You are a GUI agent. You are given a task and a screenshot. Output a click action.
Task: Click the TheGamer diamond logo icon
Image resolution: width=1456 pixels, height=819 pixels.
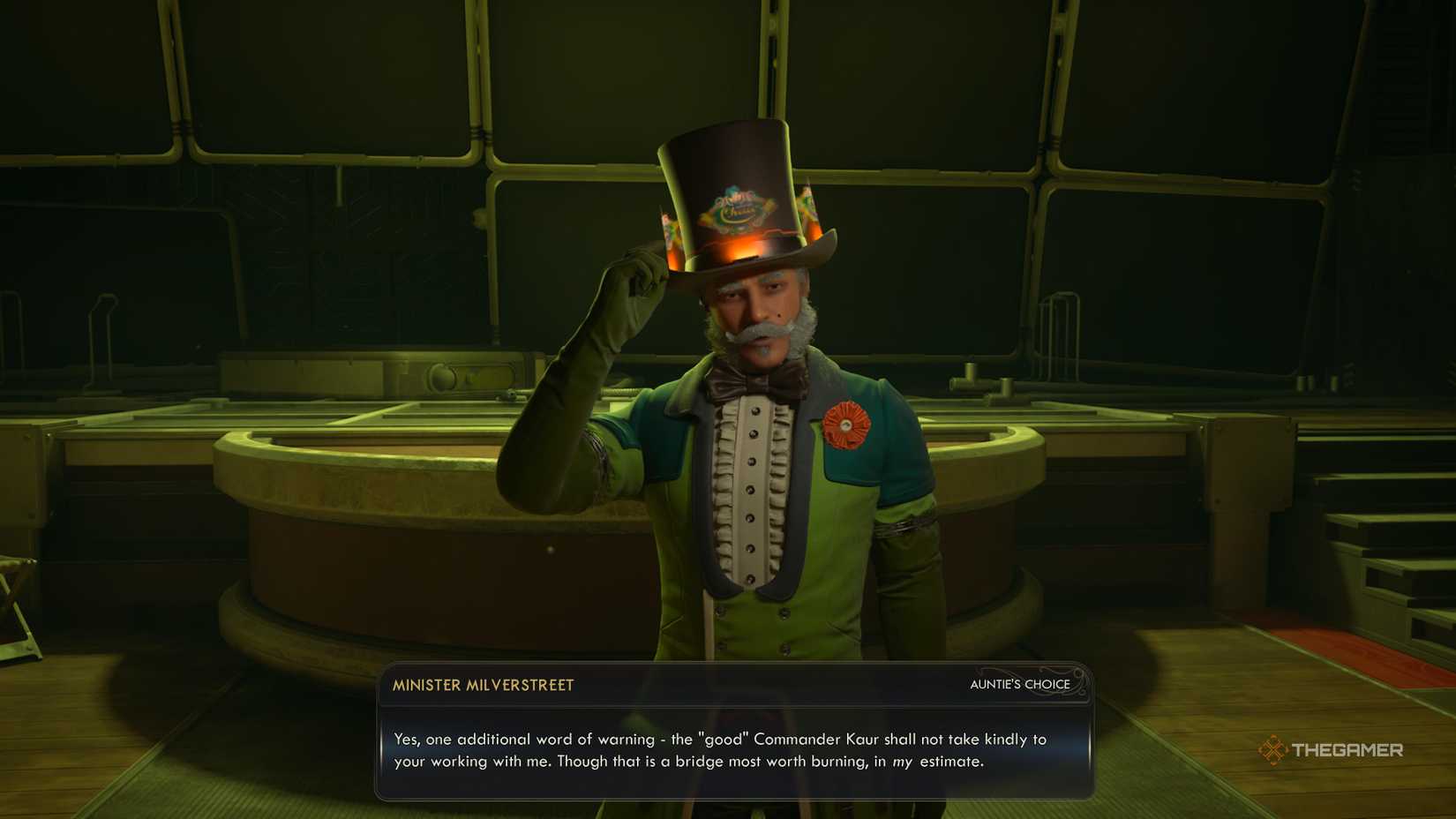click(x=1274, y=751)
